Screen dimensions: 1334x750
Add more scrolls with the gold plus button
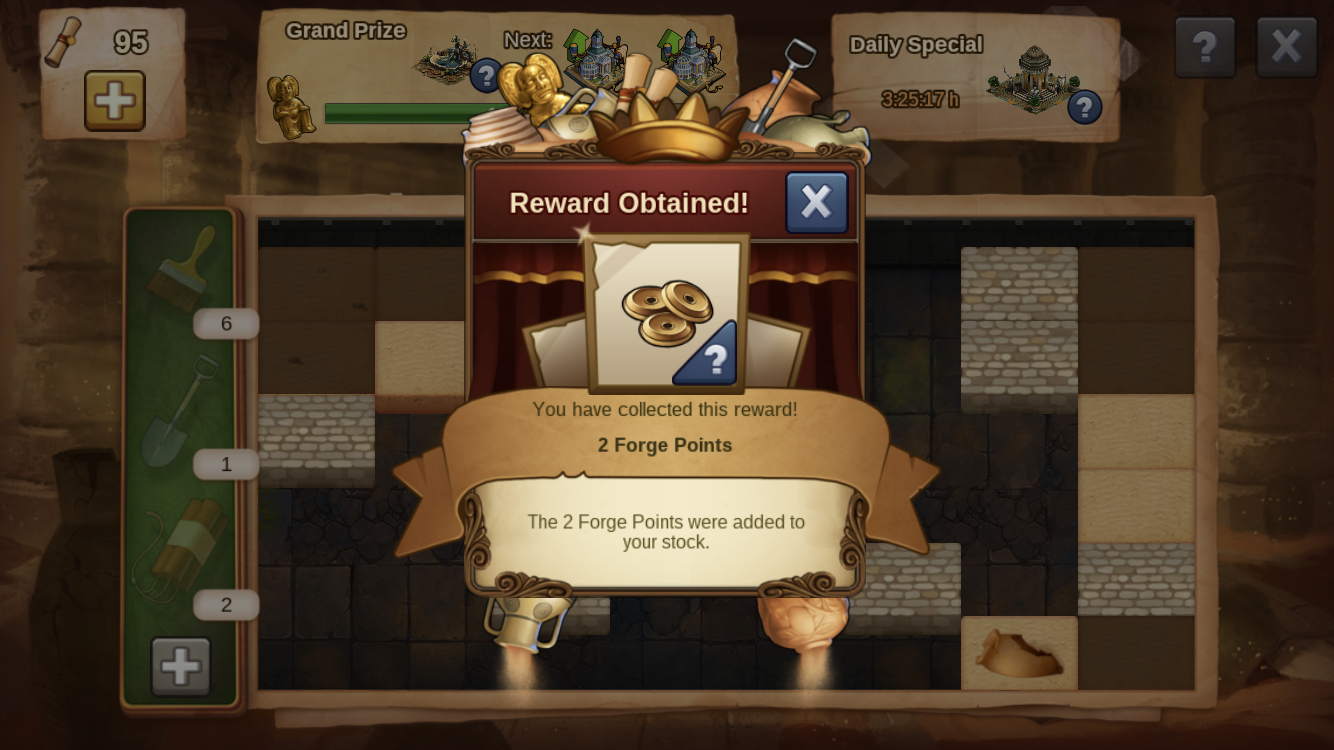click(114, 100)
